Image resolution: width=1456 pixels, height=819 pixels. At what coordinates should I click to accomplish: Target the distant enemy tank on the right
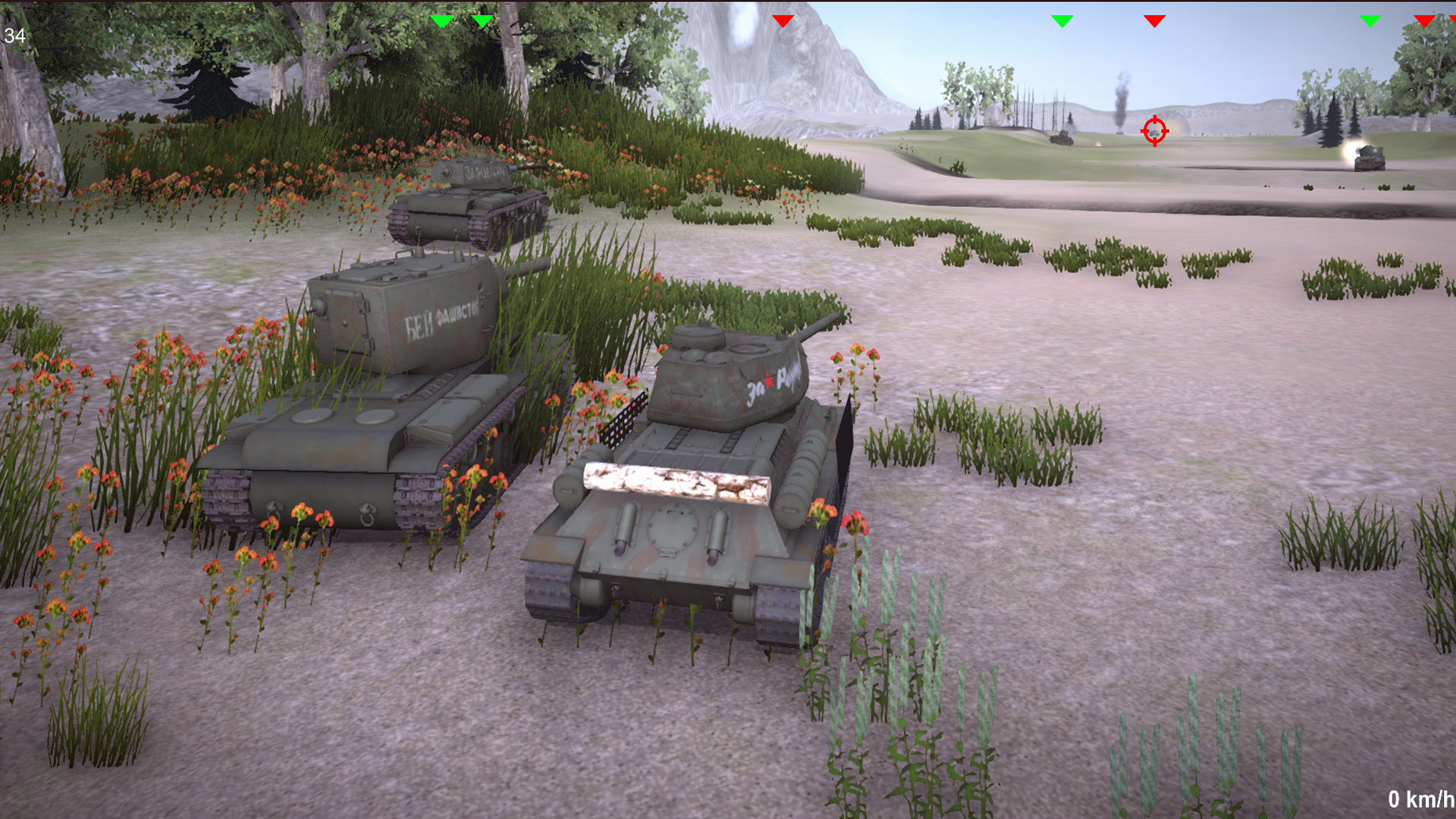click(1369, 161)
